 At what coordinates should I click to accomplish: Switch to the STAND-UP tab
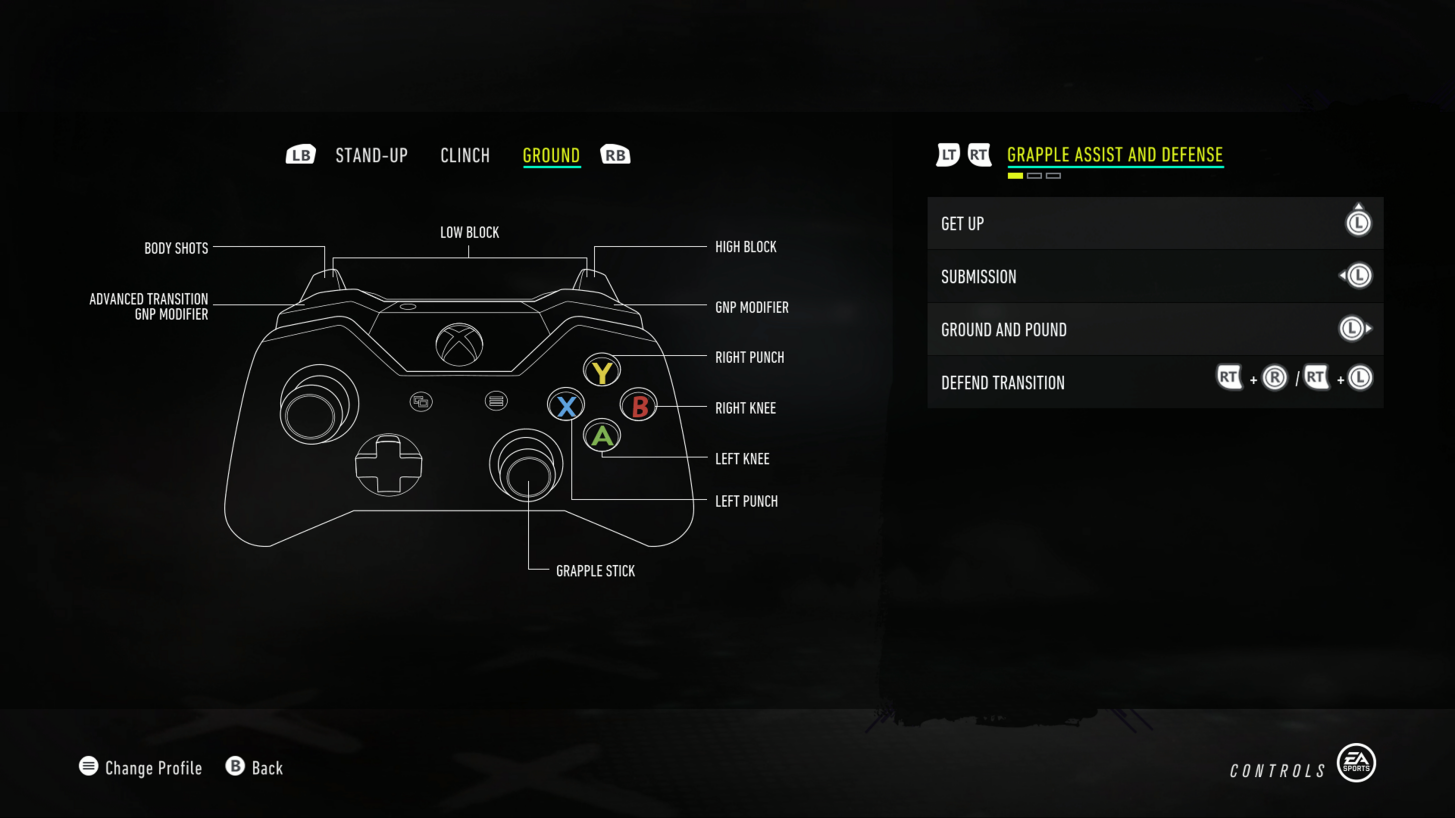[371, 155]
